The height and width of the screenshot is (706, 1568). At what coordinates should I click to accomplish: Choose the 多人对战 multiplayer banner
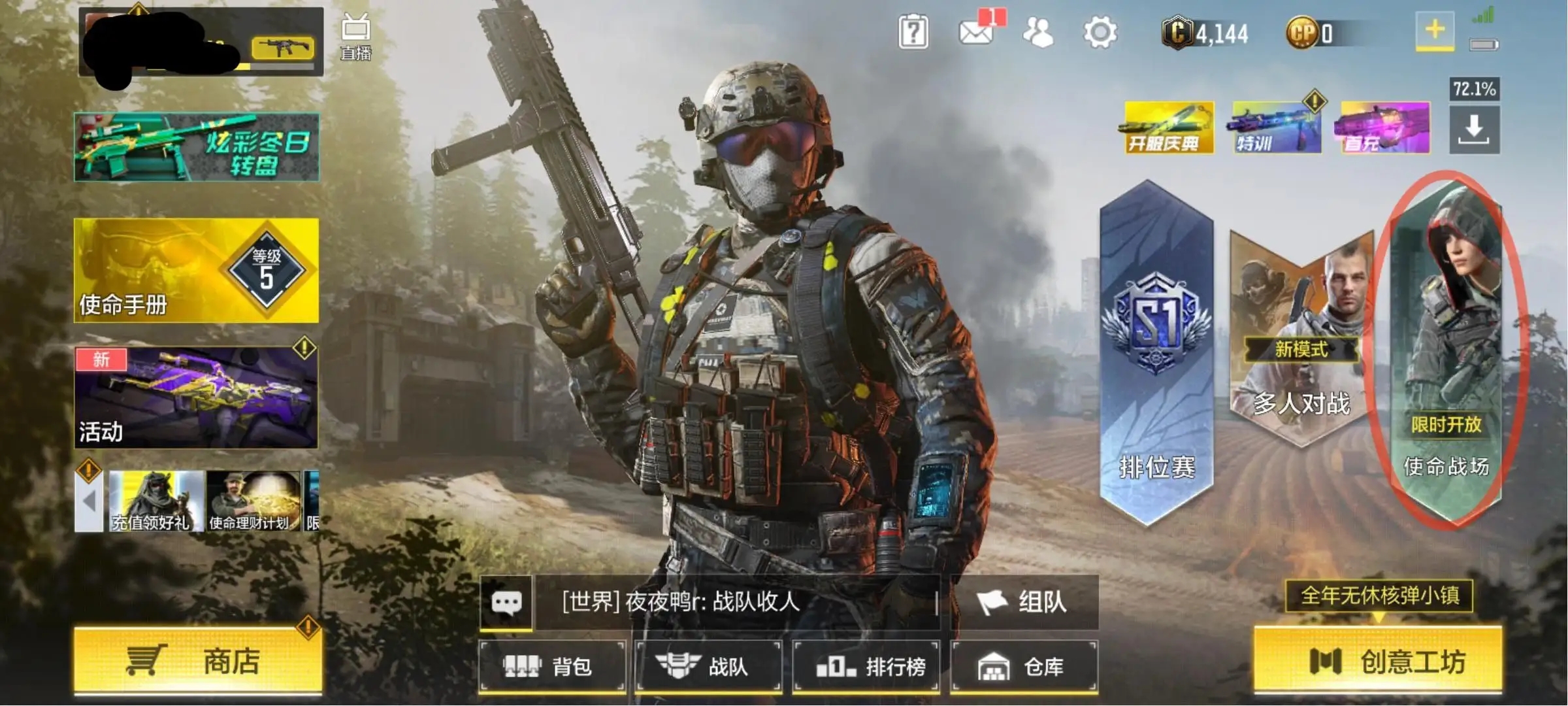click(x=1300, y=340)
